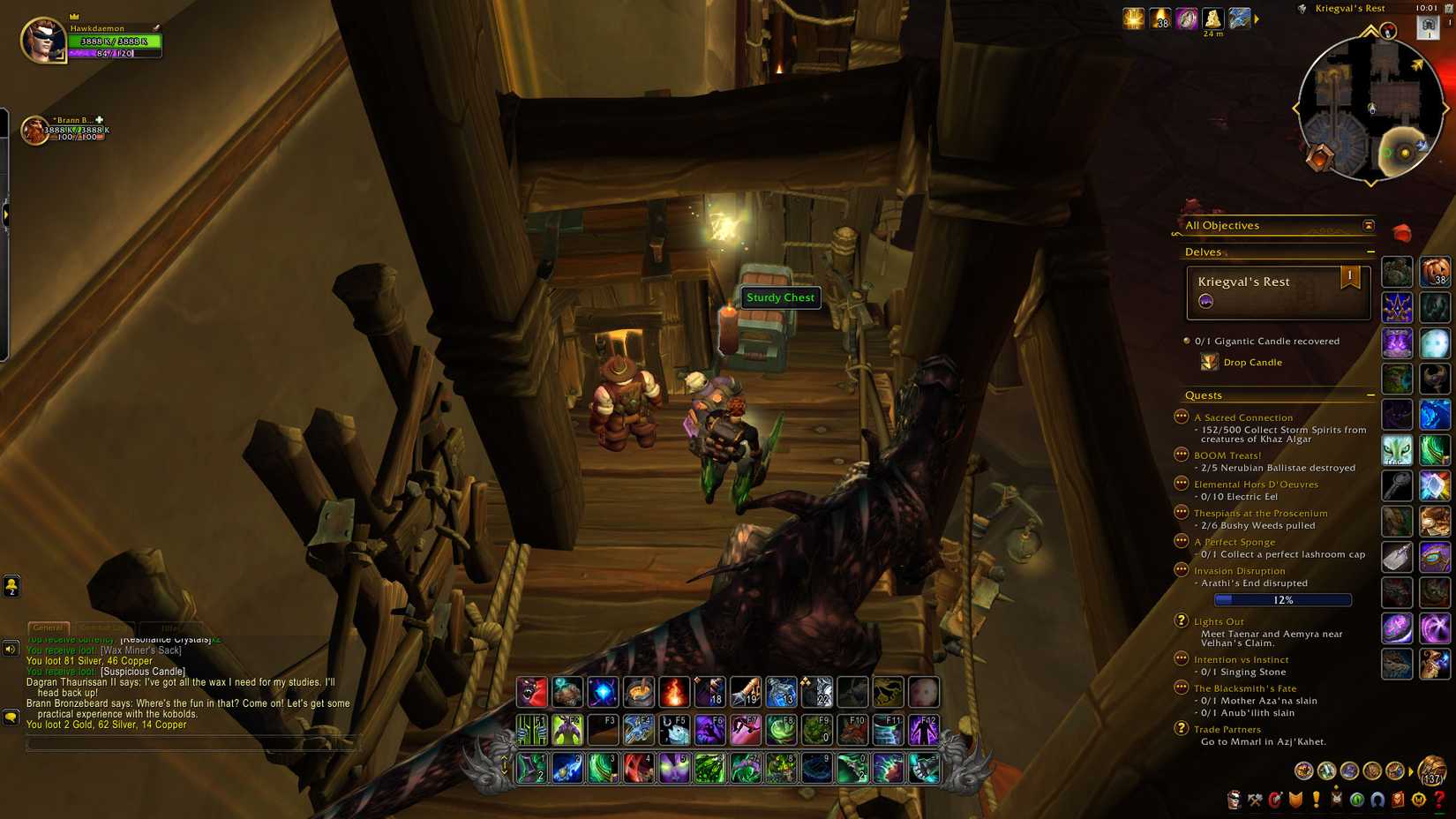
Task: Open the in-game shop icon
Action: (x=1420, y=801)
